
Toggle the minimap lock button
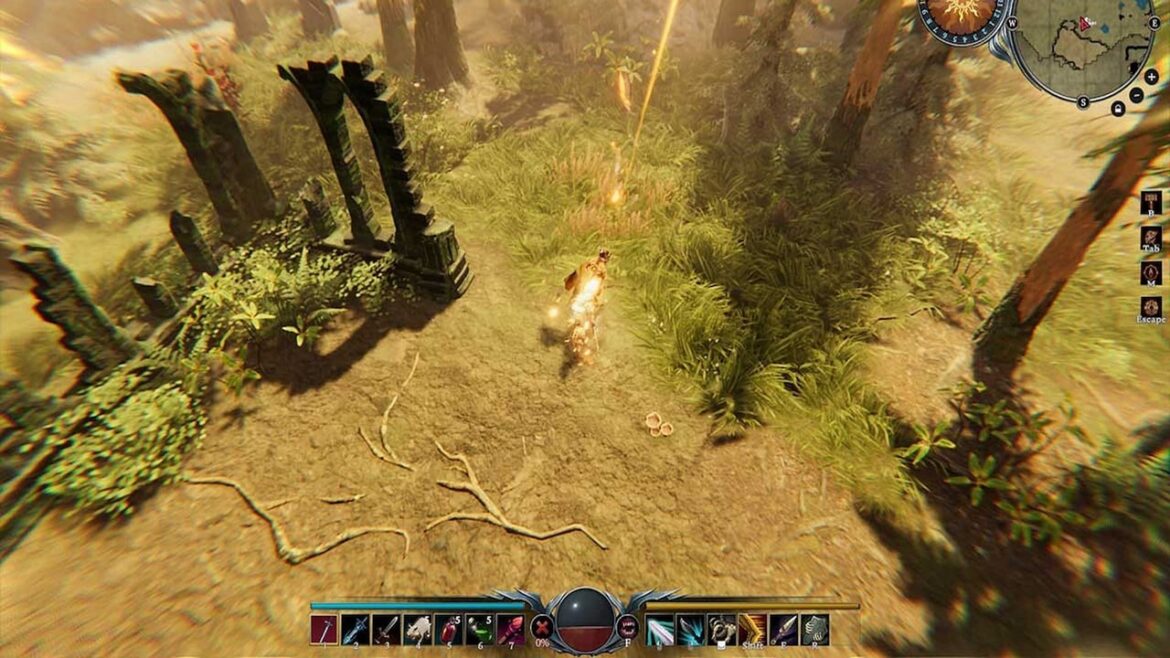tap(1118, 108)
